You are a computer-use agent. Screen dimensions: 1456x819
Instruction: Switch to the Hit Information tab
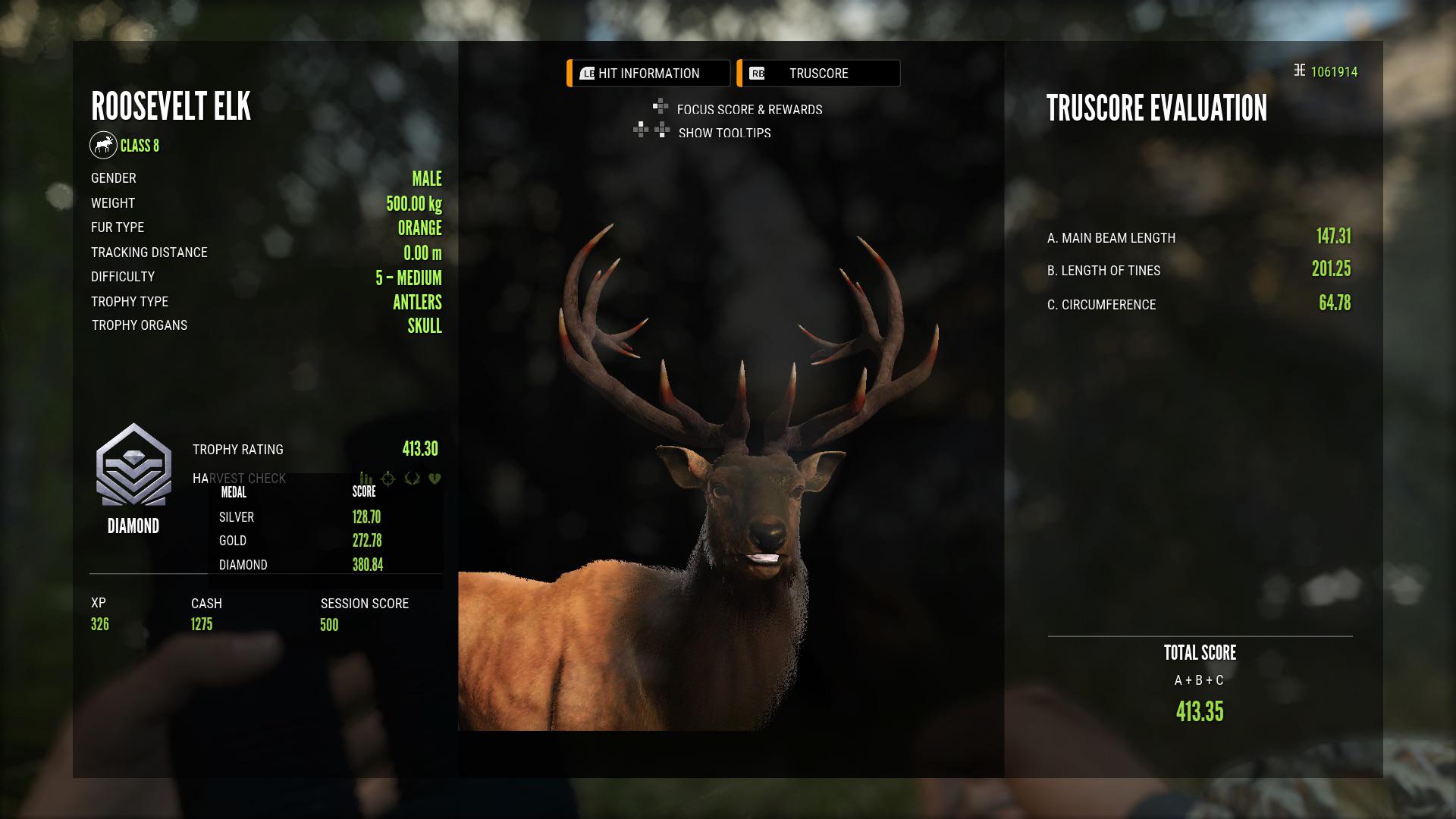(x=647, y=73)
